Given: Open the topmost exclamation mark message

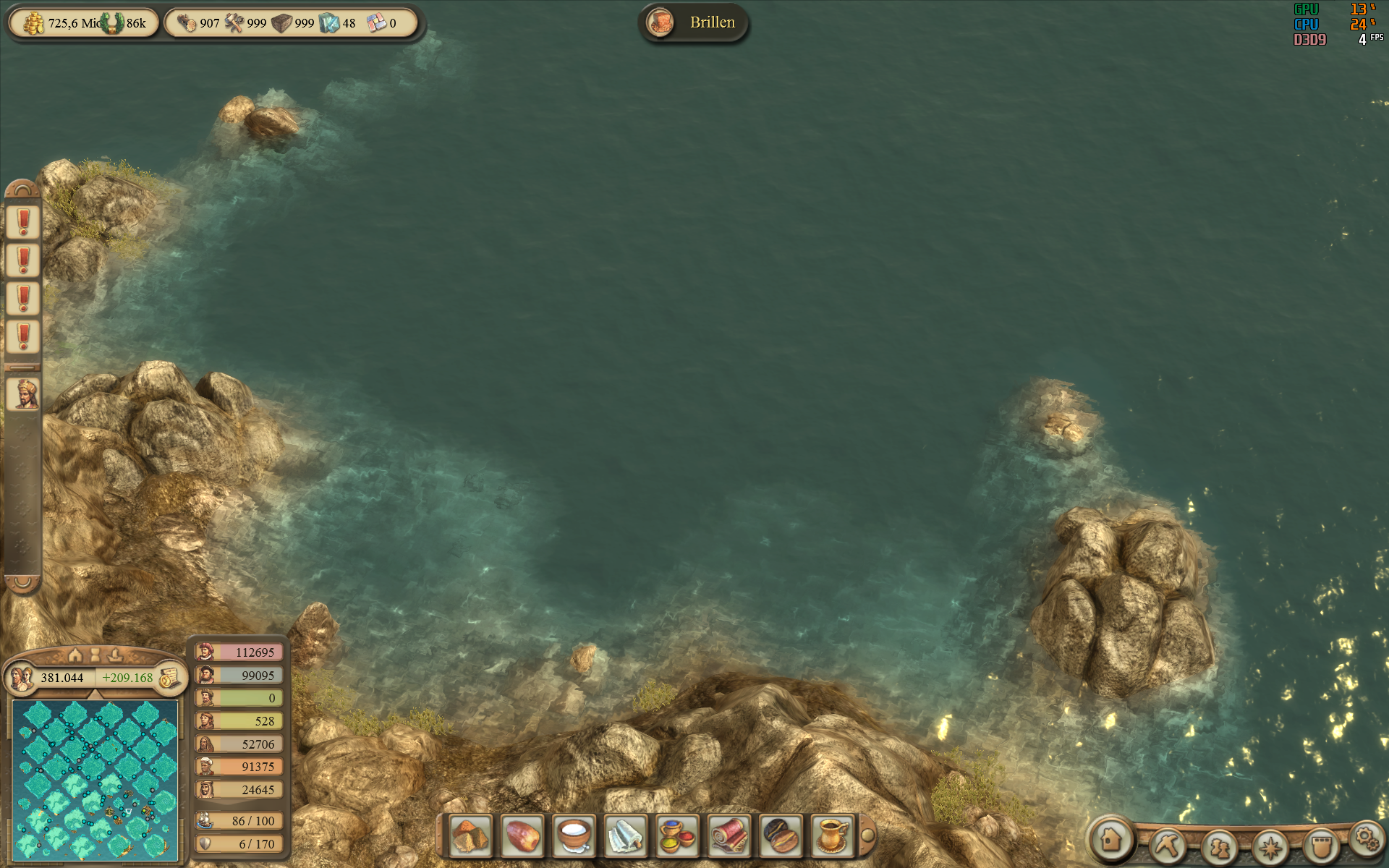Looking at the screenshot, I should coord(22,222).
